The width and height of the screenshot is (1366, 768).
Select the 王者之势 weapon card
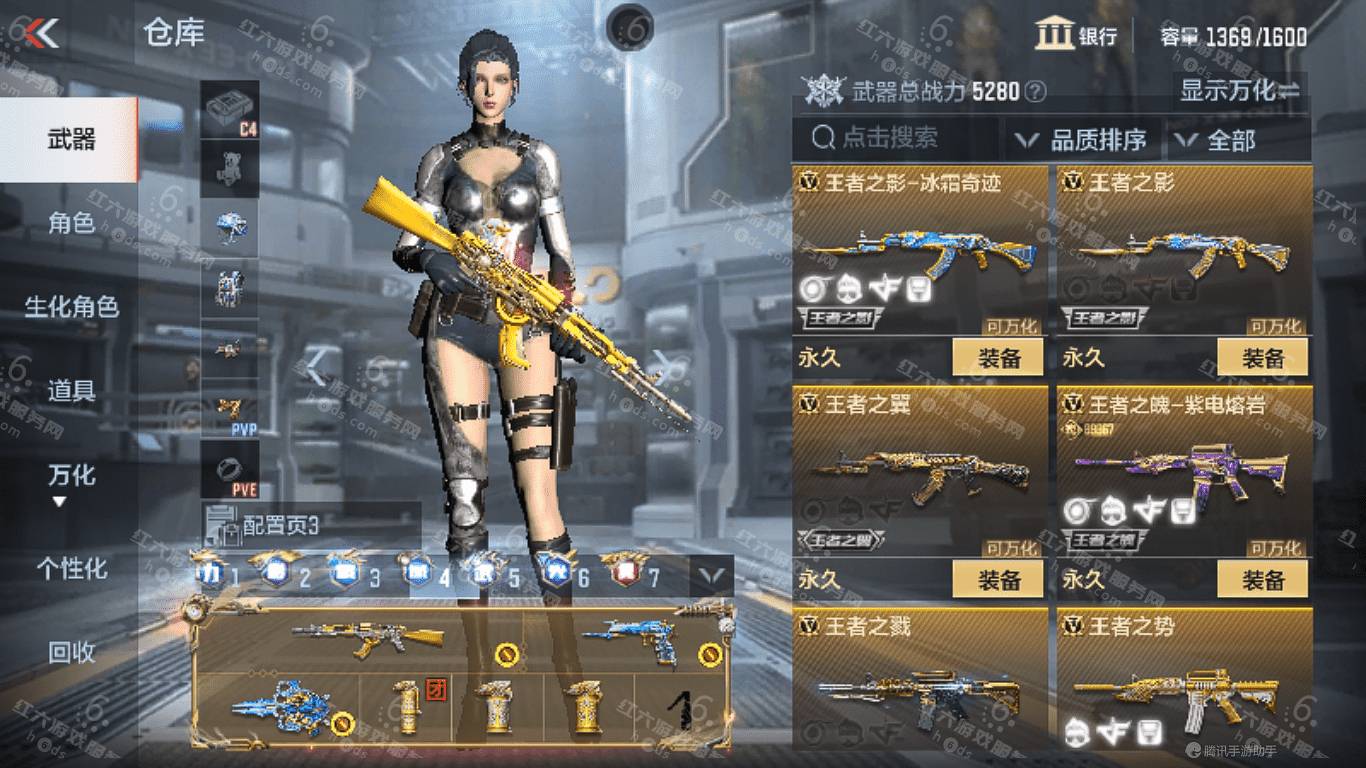click(1185, 680)
